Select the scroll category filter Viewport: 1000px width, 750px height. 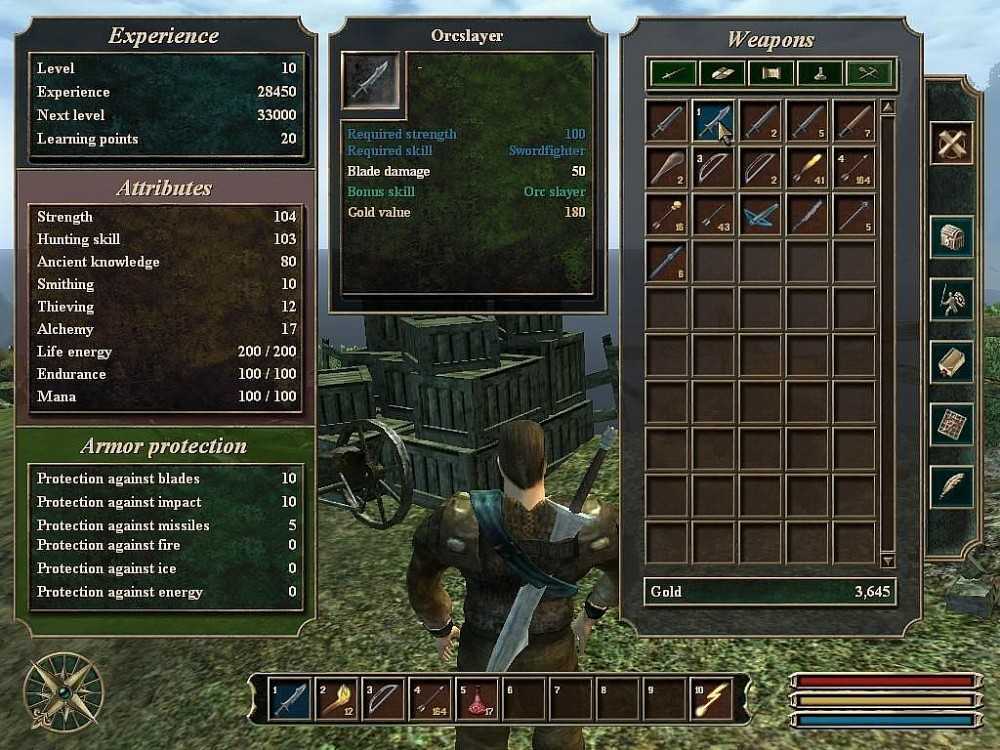[771, 73]
